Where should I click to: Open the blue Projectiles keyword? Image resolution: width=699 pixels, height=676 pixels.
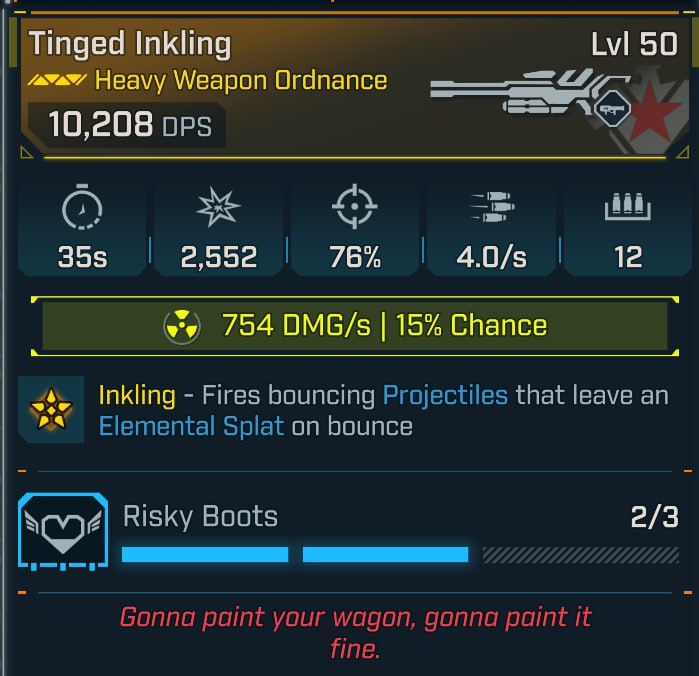tap(445, 395)
